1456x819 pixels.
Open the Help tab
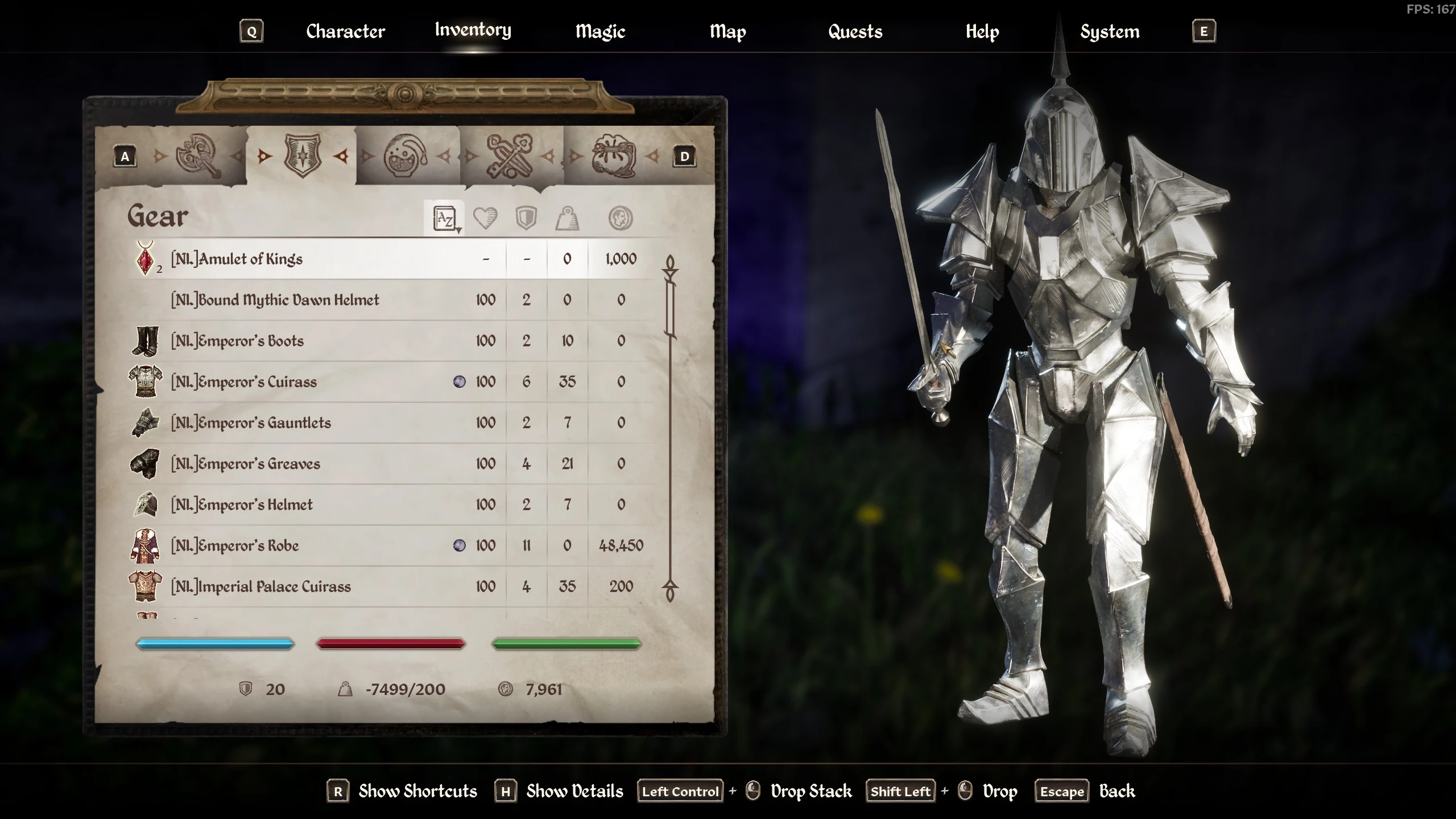(982, 32)
